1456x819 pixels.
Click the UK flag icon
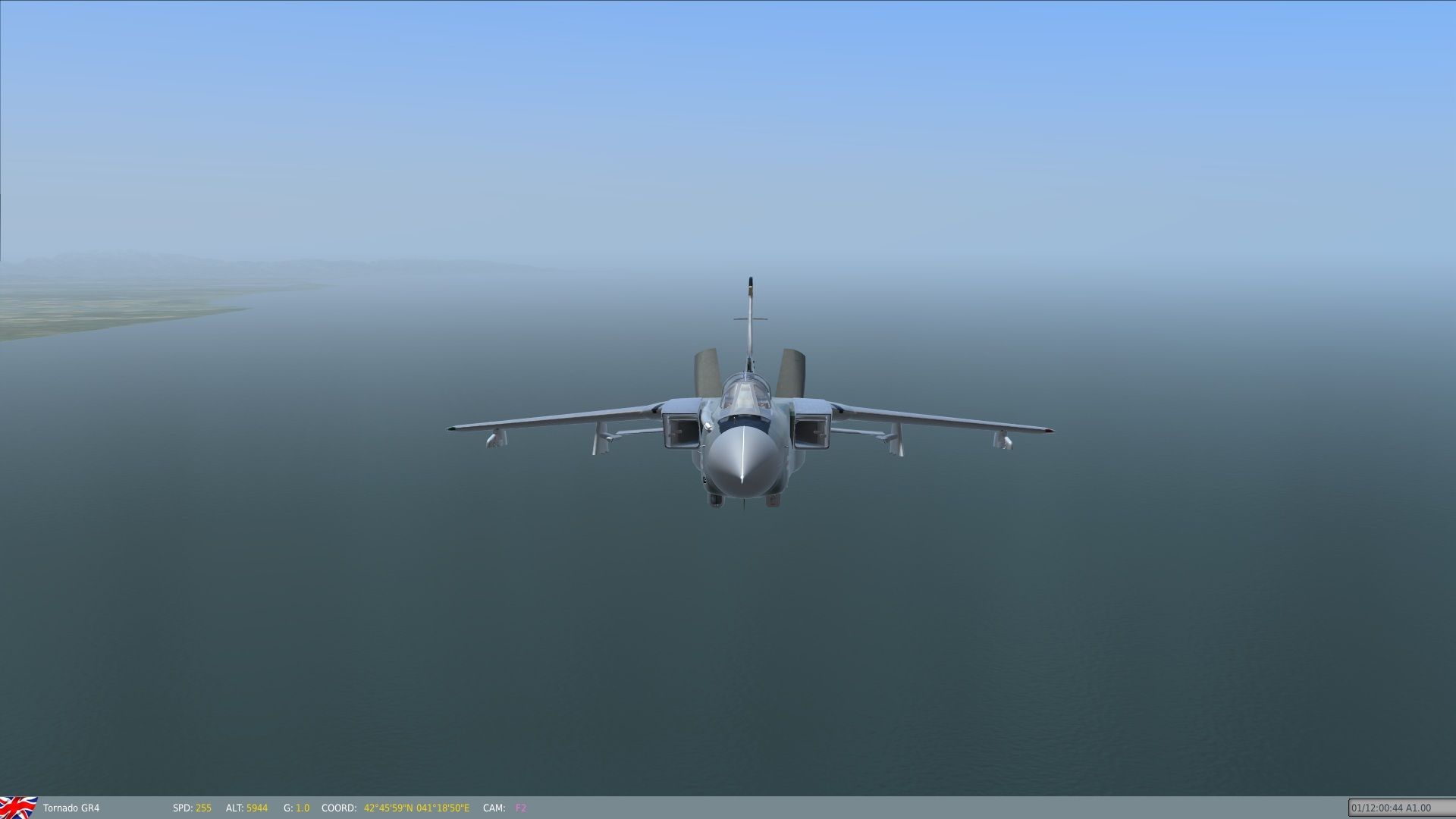[19, 808]
